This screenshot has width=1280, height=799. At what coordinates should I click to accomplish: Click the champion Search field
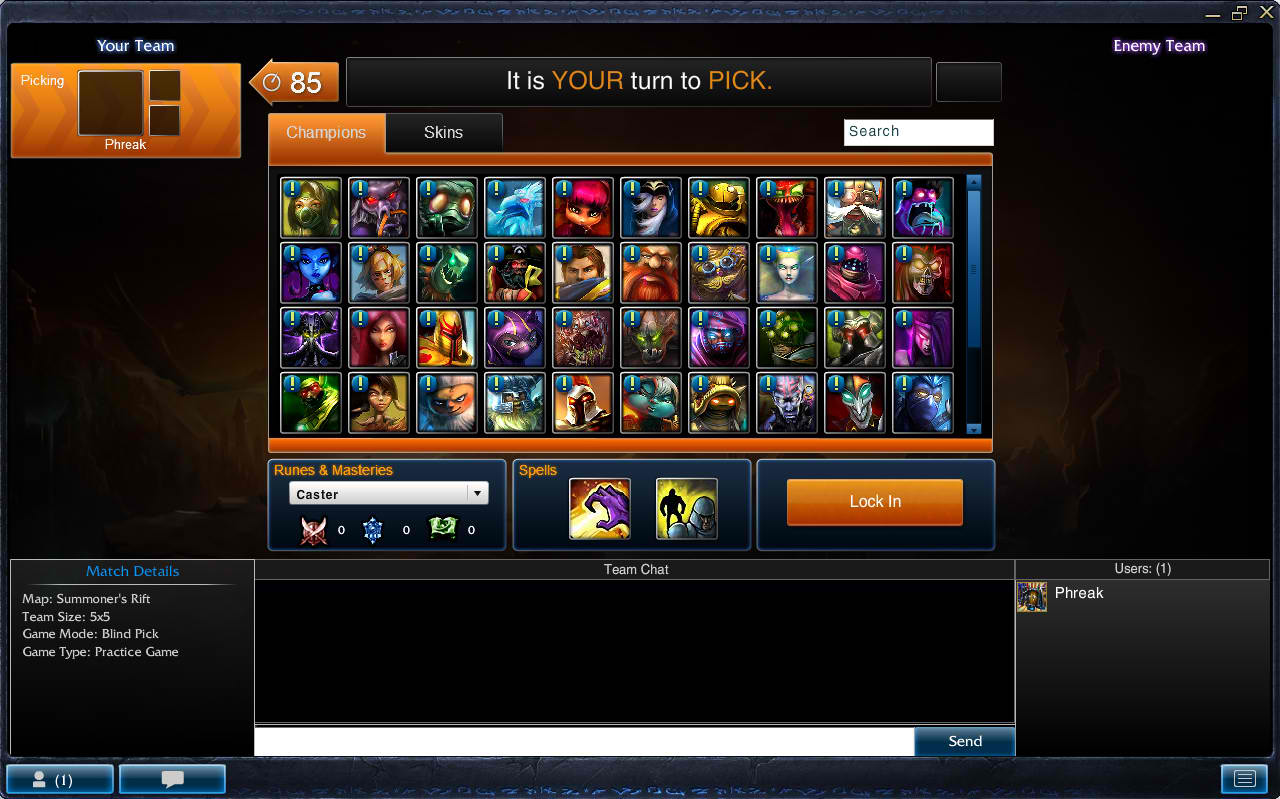pos(918,132)
